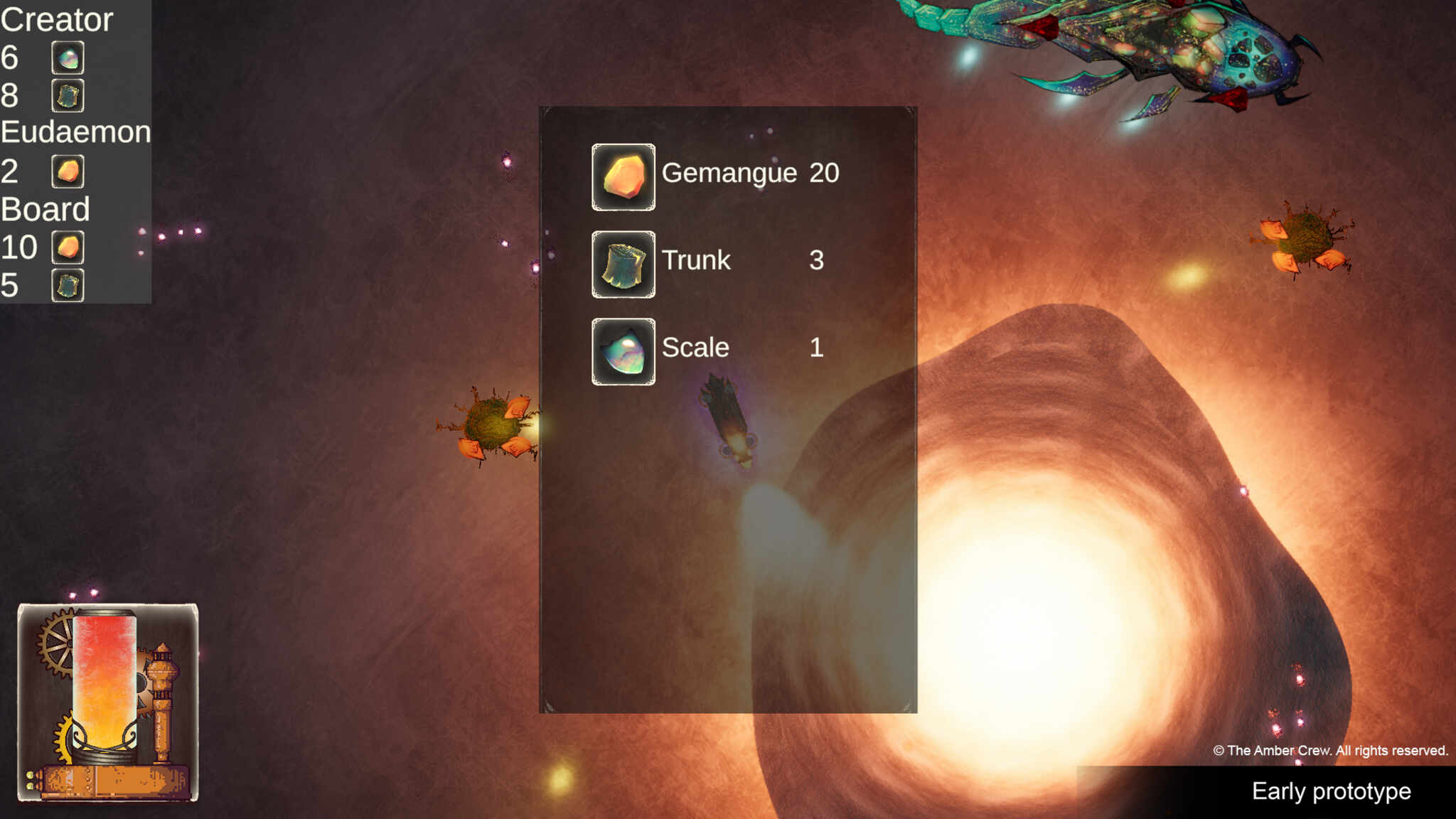Click the Creator's scale requirement icon
The image size is (1456, 819).
[x=68, y=58]
